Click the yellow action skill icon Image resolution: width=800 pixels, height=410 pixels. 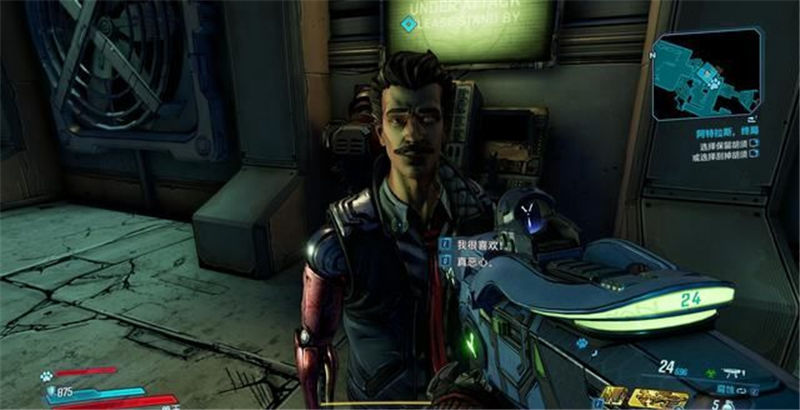pyautogui.click(x=612, y=397)
